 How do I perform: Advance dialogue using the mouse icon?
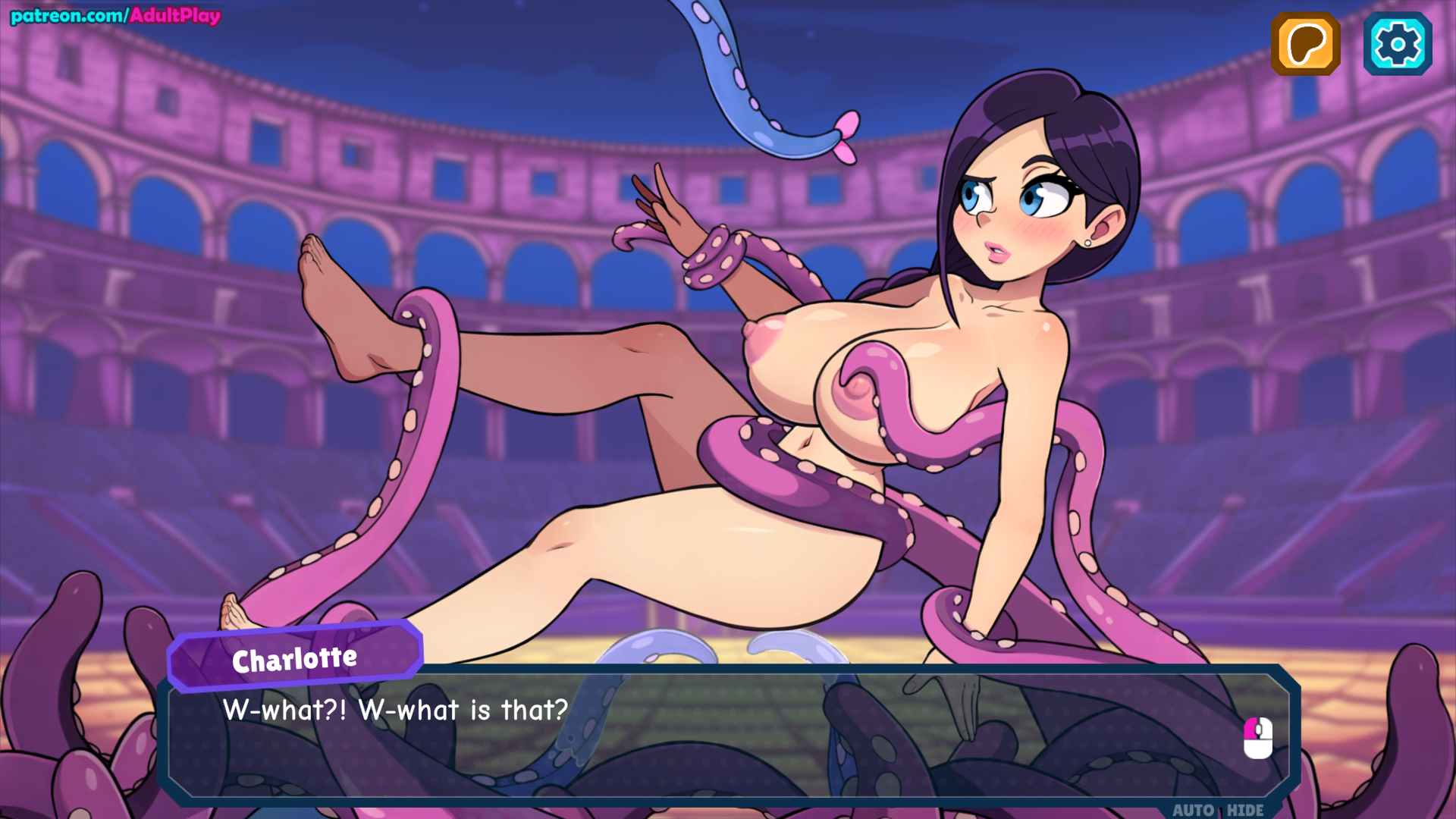point(1257,737)
